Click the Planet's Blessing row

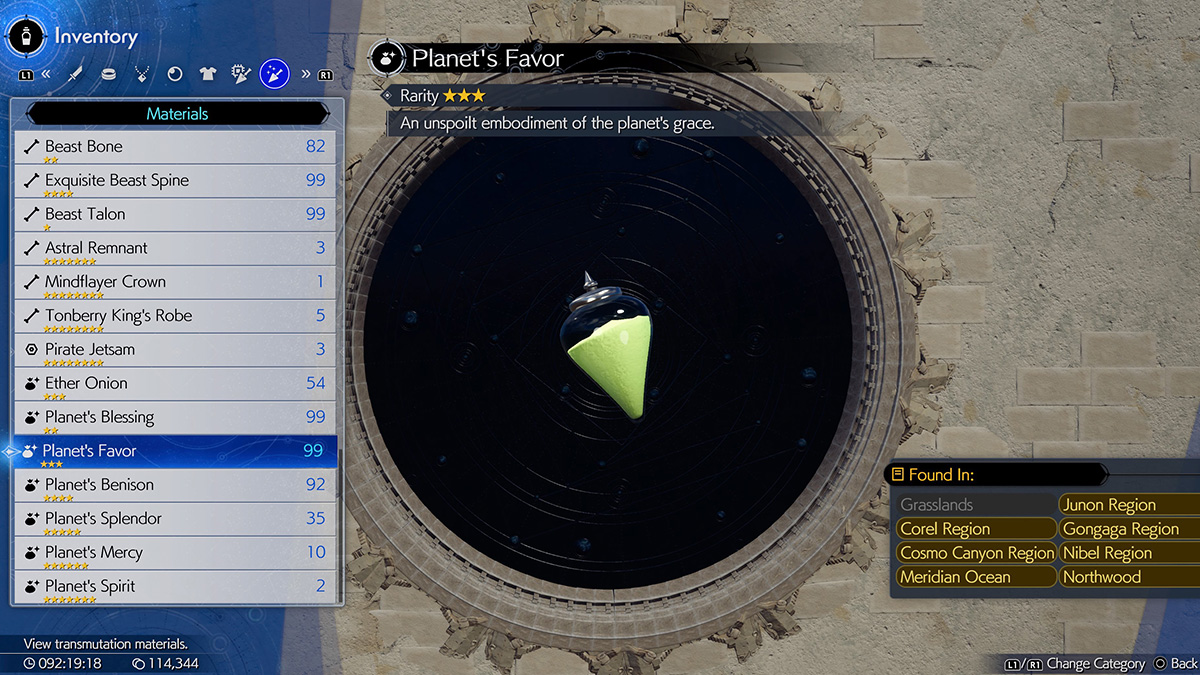tap(177, 418)
